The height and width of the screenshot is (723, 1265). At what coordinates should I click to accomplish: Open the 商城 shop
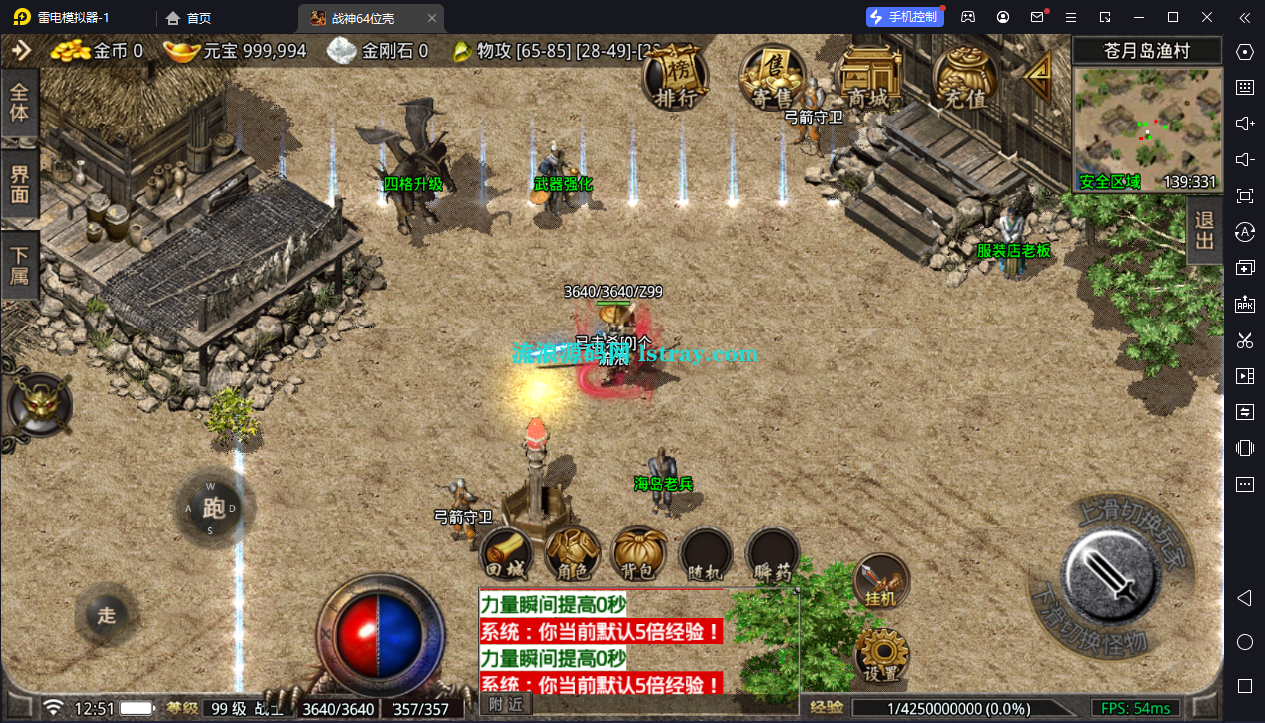867,77
